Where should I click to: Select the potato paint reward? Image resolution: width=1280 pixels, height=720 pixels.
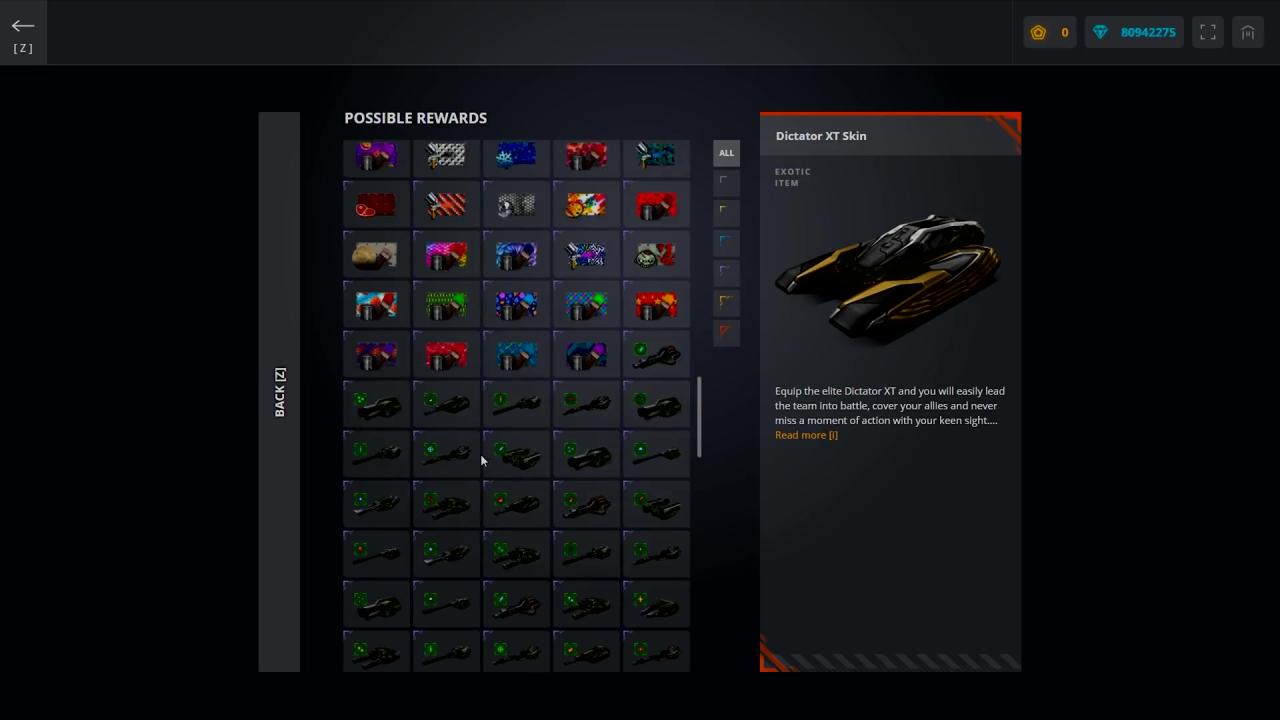(376, 256)
